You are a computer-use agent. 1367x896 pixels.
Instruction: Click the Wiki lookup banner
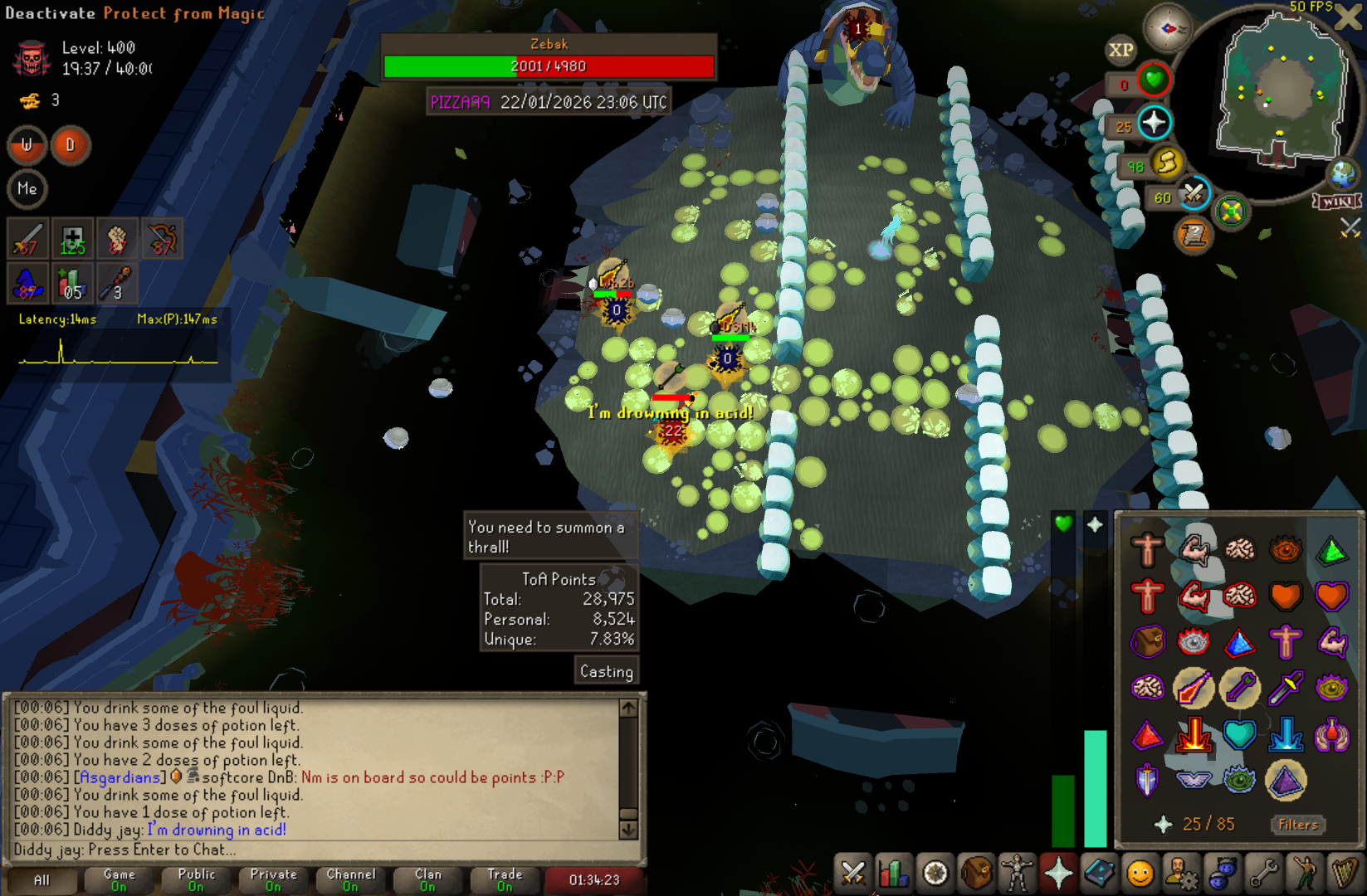(x=1336, y=202)
